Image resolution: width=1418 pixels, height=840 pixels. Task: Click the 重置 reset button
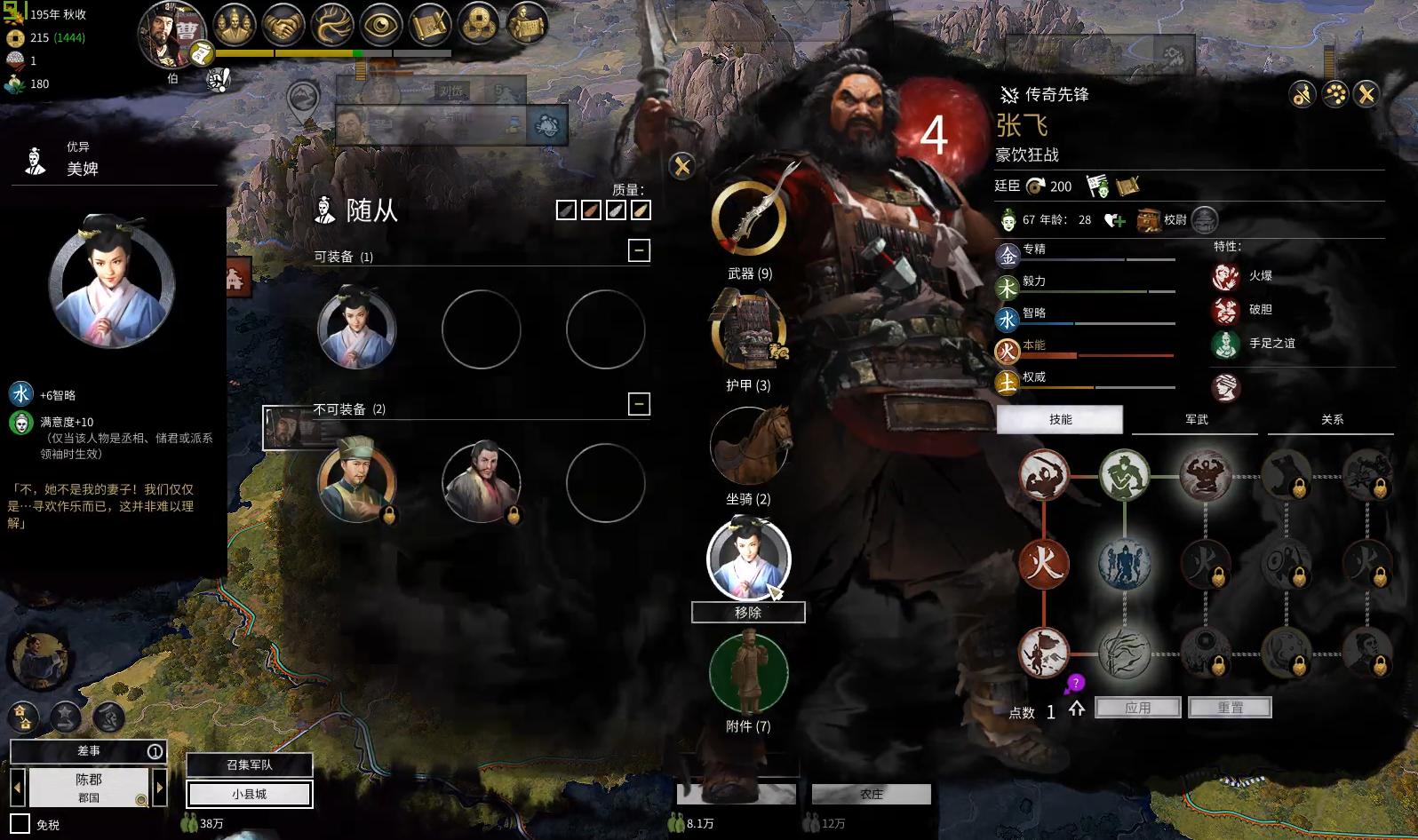[1231, 708]
